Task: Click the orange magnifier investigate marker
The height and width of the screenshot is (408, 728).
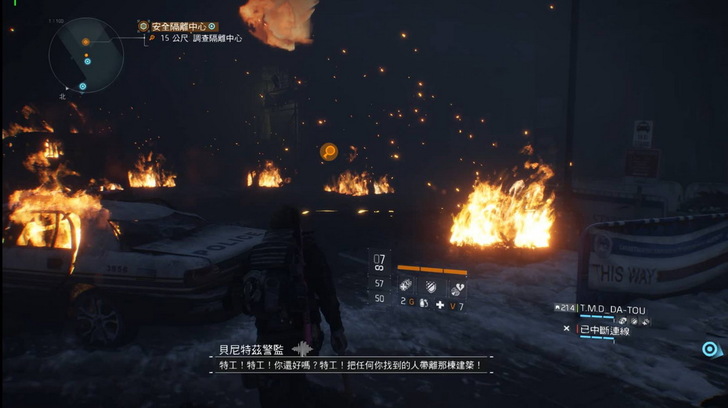Action: coord(328,152)
